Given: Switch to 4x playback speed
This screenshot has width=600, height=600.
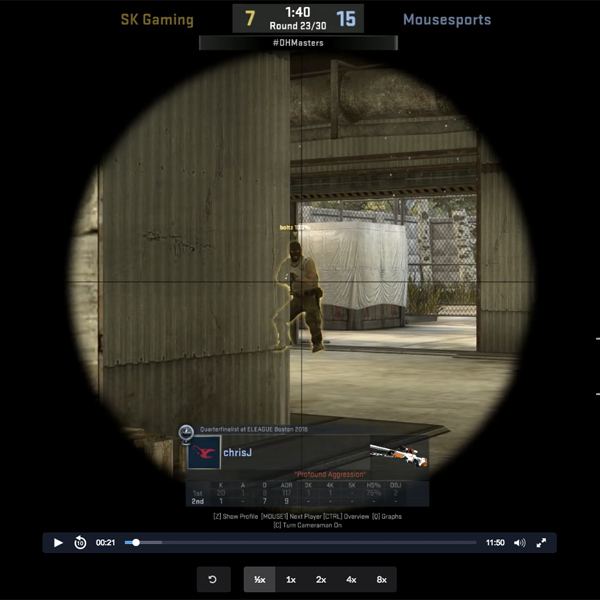Looking at the screenshot, I should tap(351, 579).
